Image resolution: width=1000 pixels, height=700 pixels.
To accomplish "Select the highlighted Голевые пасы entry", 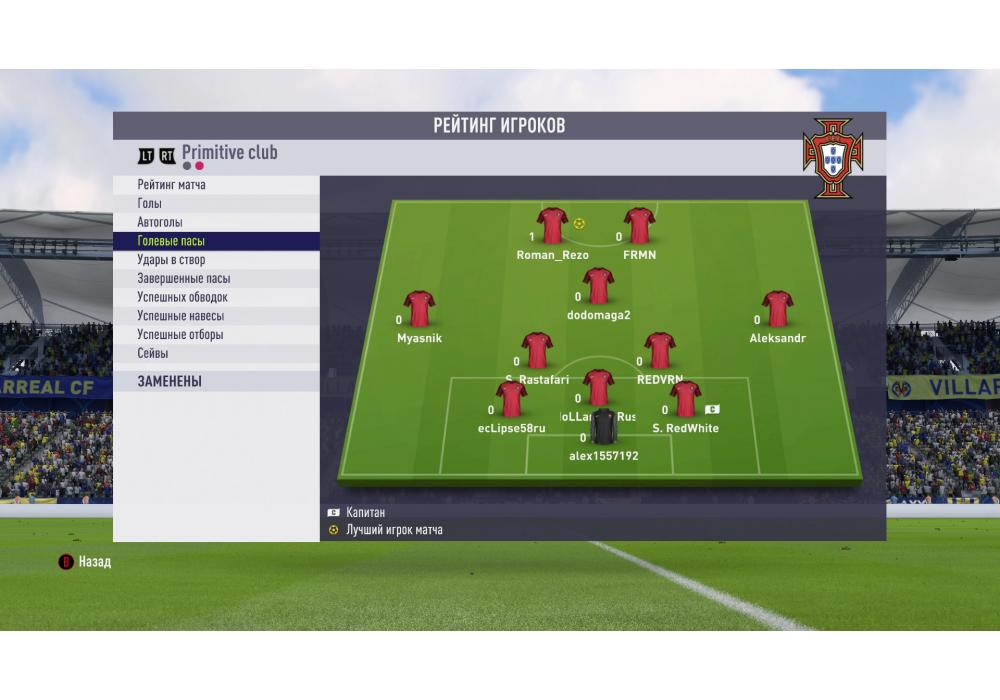I will coord(216,241).
